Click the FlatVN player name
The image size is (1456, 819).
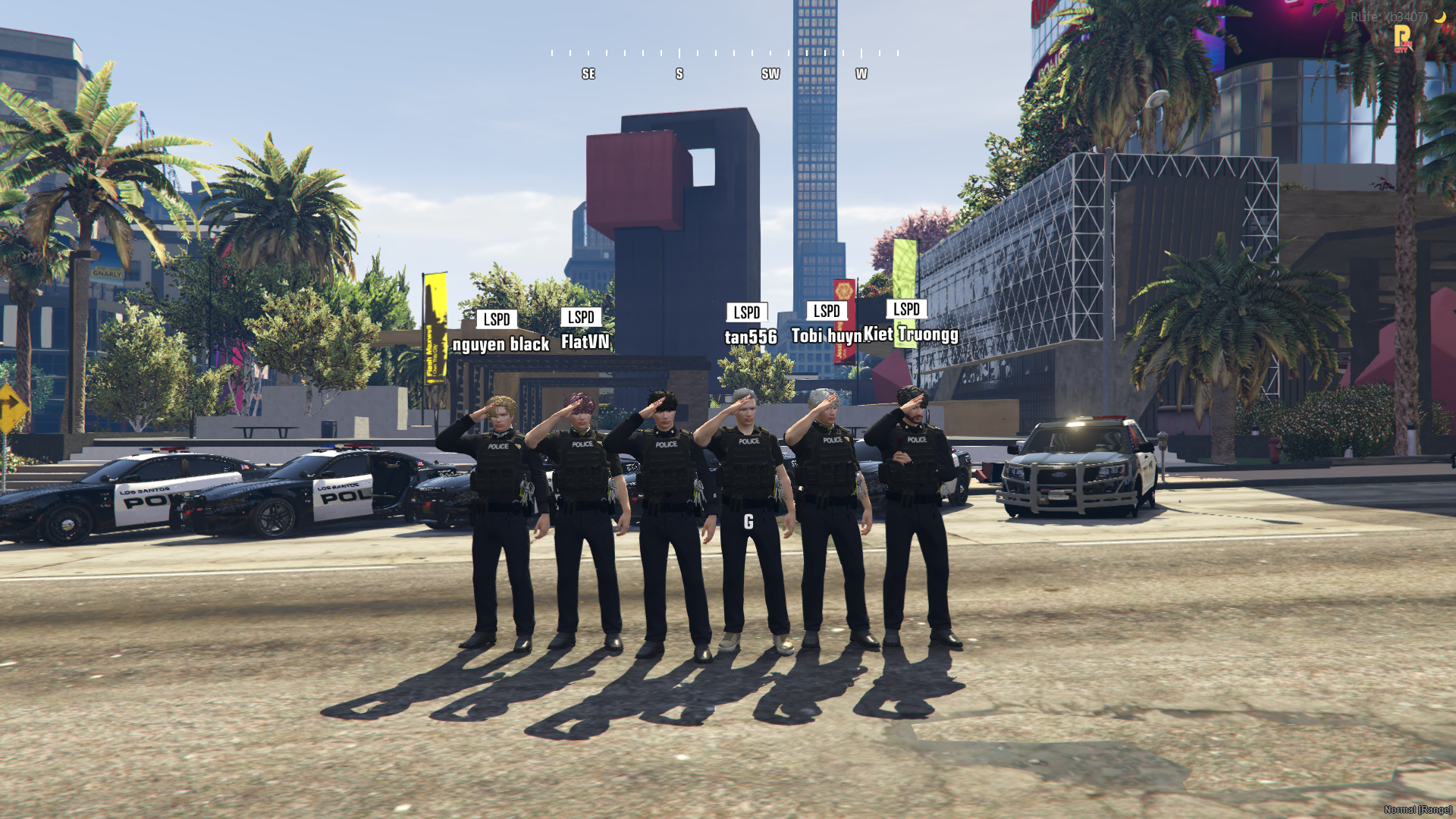click(x=584, y=342)
